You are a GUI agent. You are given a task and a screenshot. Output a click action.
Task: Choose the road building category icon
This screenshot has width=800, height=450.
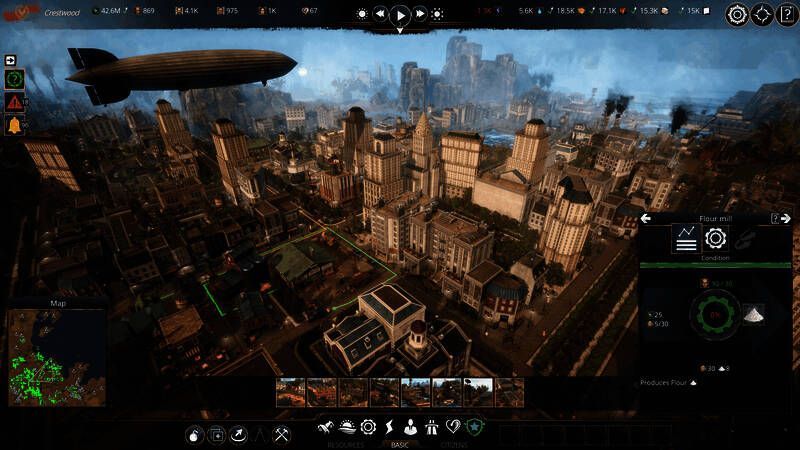430,427
